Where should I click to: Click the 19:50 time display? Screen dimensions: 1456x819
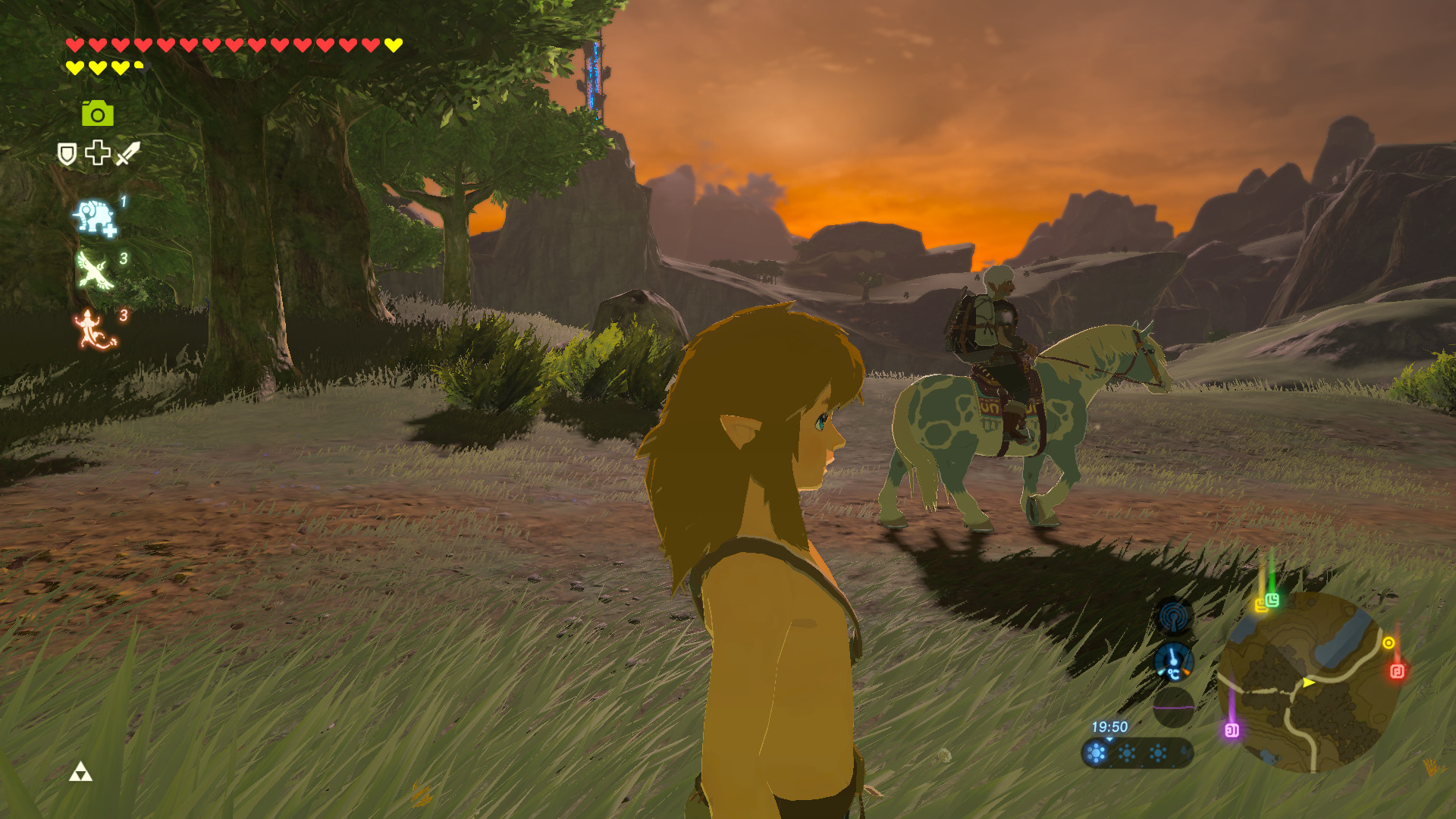click(1110, 726)
